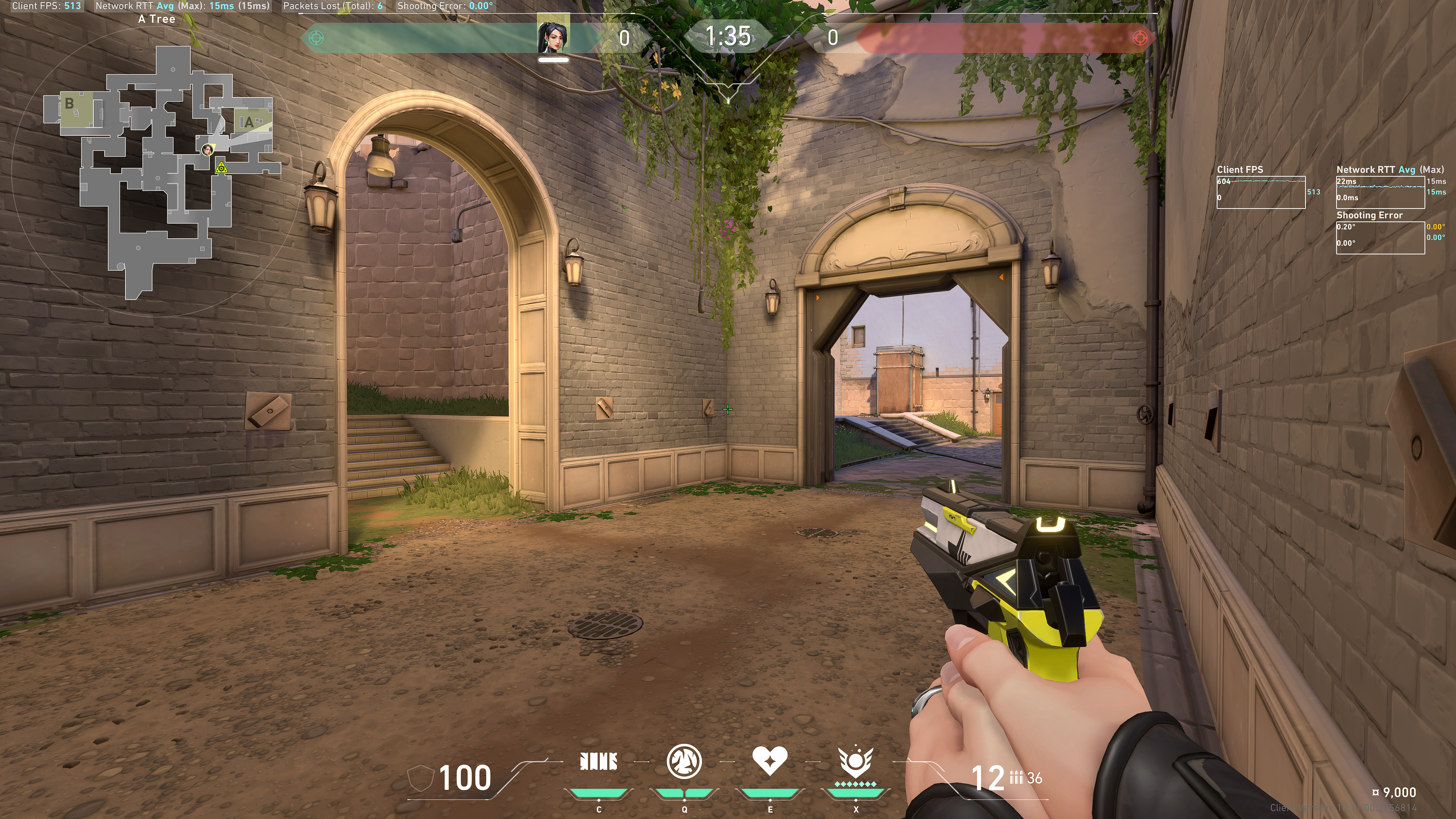Select the player agent marker on minimap
Viewport: 1456px width, 819px height.
point(207,150)
